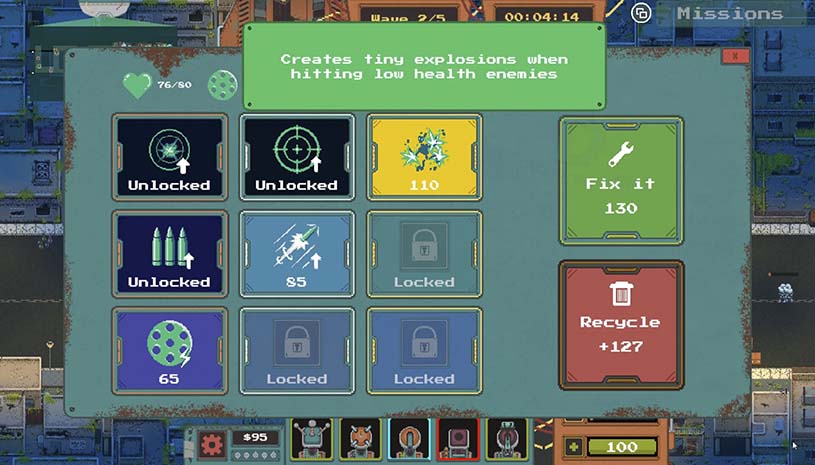Select the unlocked triple bullets upgrade
Image resolution: width=815 pixels, height=465 pixels.
[169, 254]
